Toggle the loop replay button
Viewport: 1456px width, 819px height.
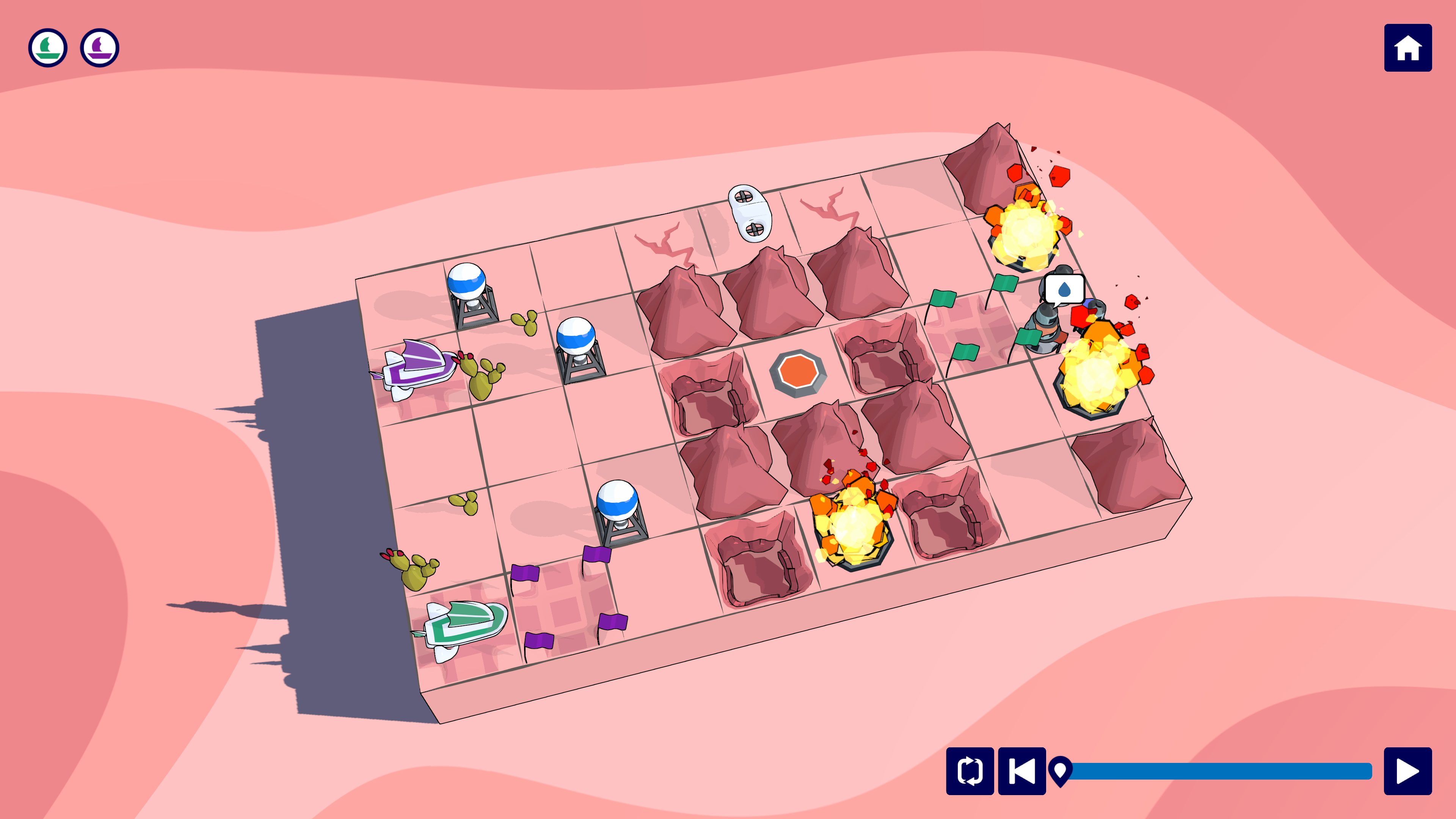coord(970,771)
